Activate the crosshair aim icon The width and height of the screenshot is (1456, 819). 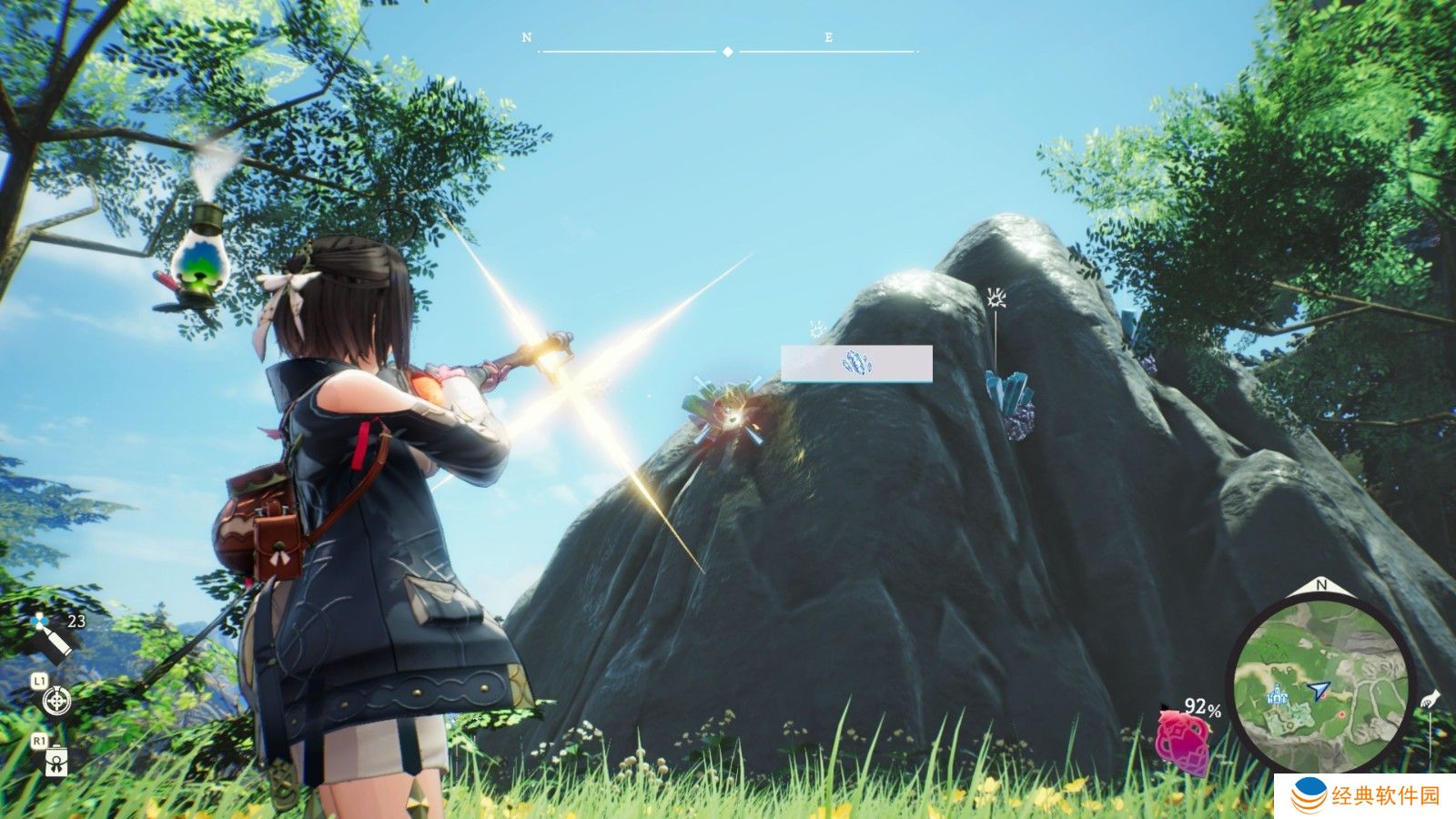point(56,701)
